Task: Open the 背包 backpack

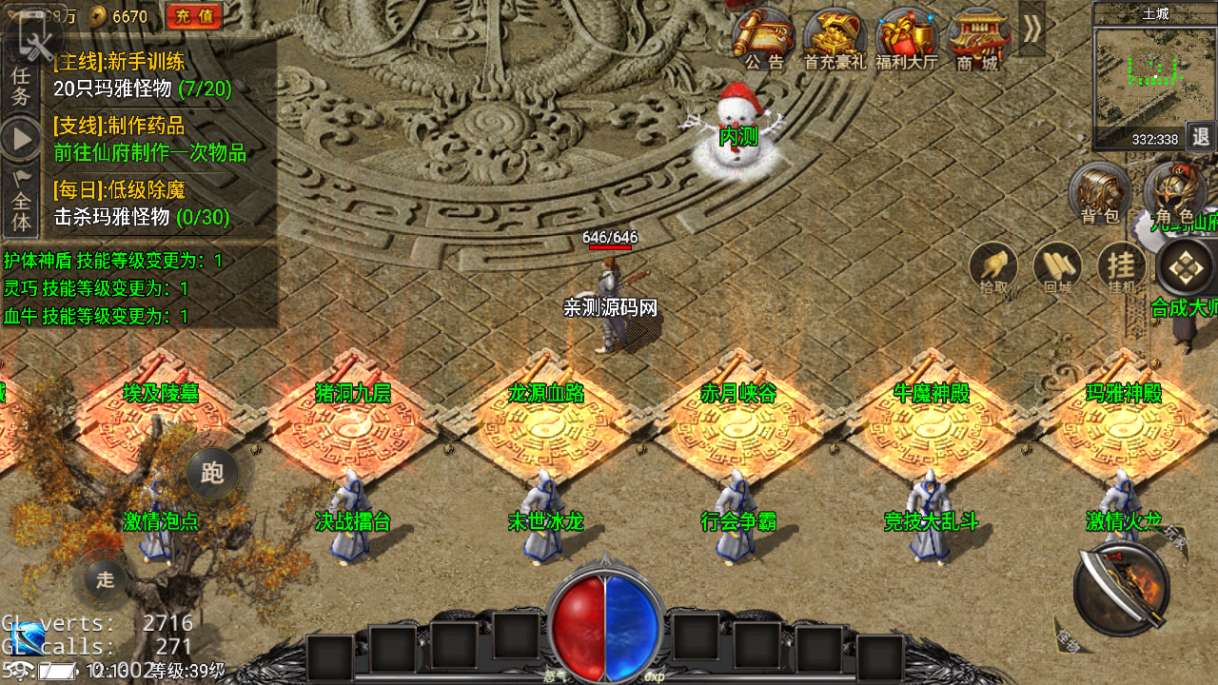Action: pyautogui.click(x=1099, y=191)
